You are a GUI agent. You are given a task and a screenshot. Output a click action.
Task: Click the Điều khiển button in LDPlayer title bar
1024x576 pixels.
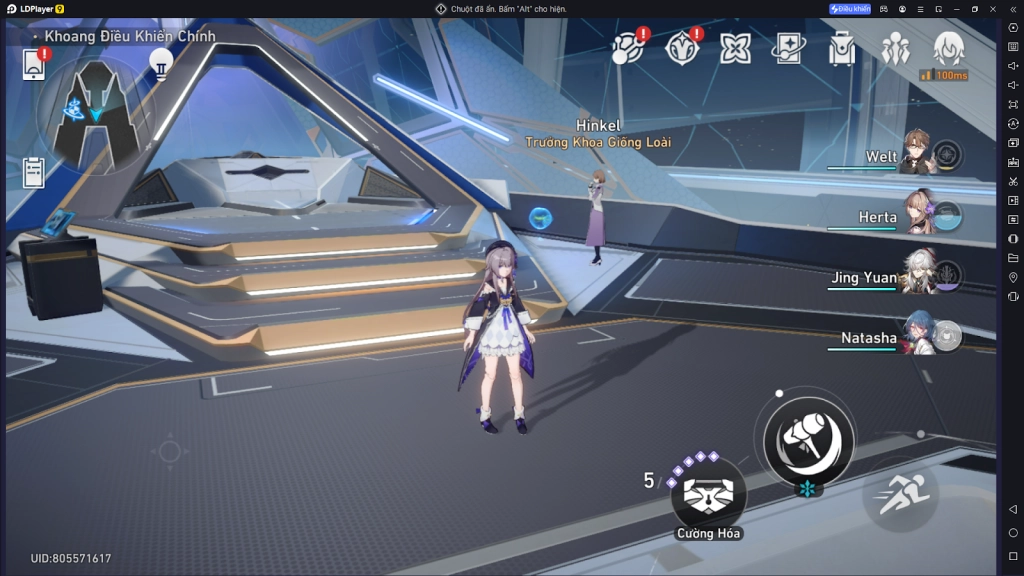coord(850,9)
